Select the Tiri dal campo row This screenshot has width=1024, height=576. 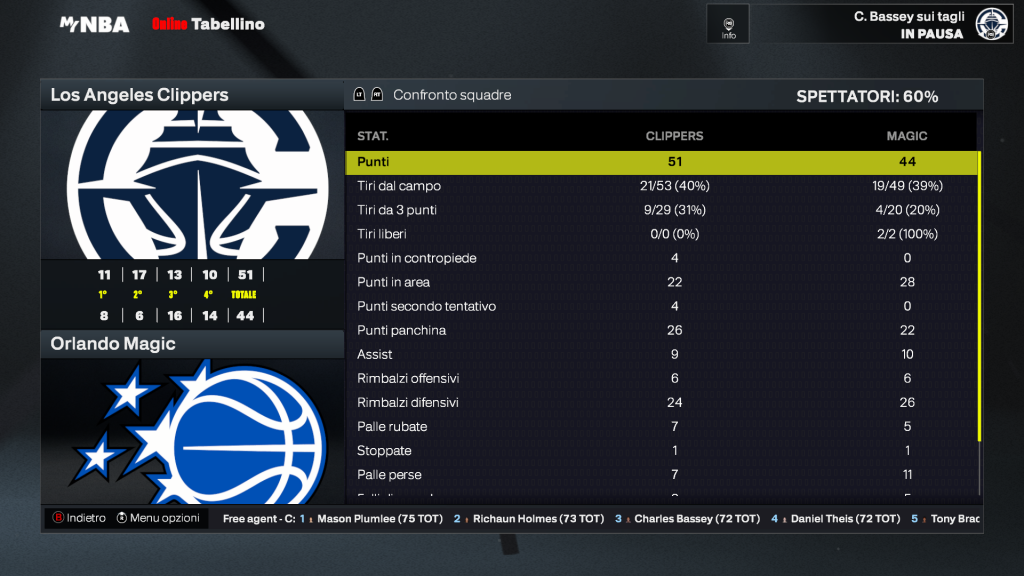pyautogui.click(x=660, y=186)
